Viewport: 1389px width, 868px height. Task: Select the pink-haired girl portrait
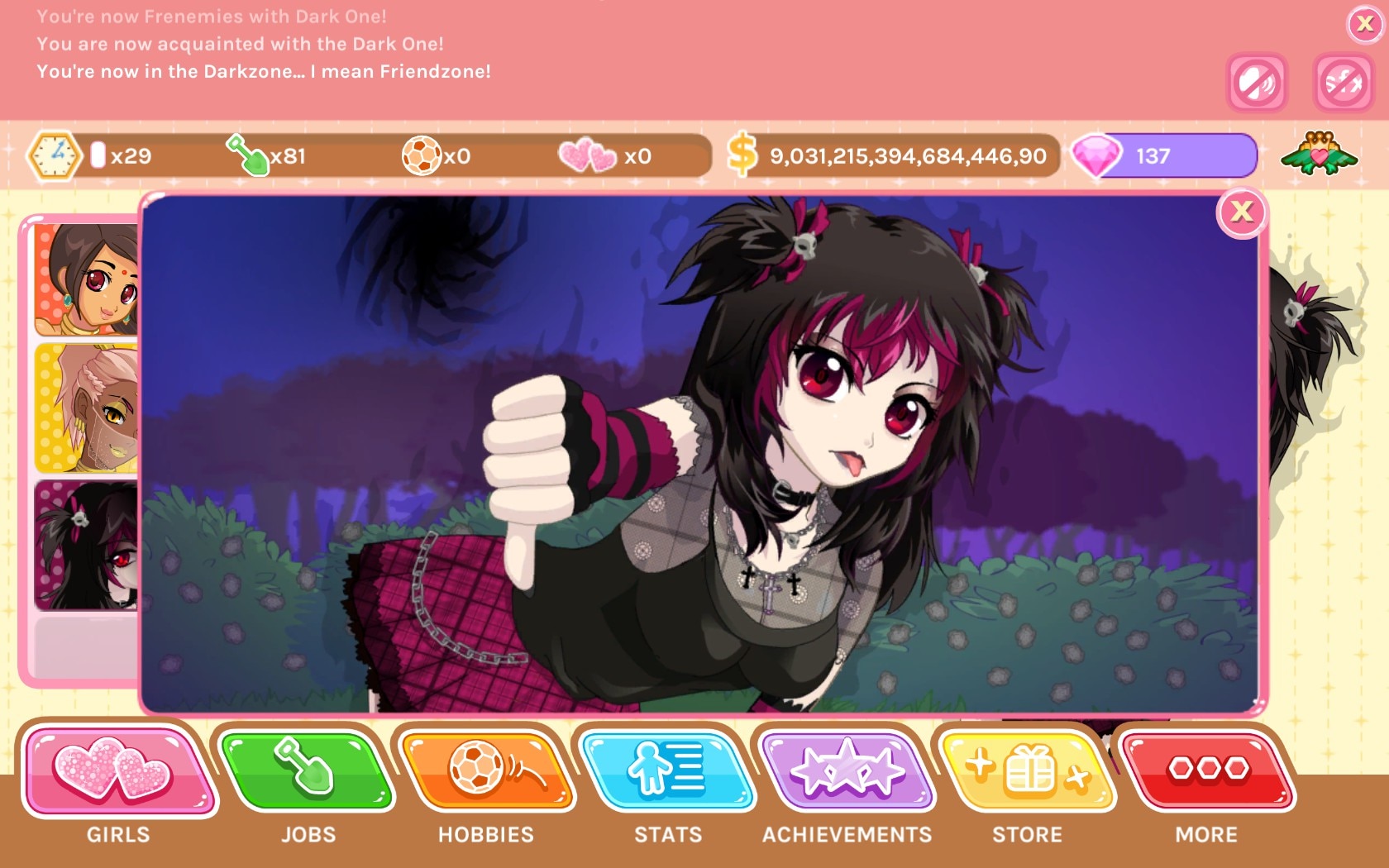(87, 409)
